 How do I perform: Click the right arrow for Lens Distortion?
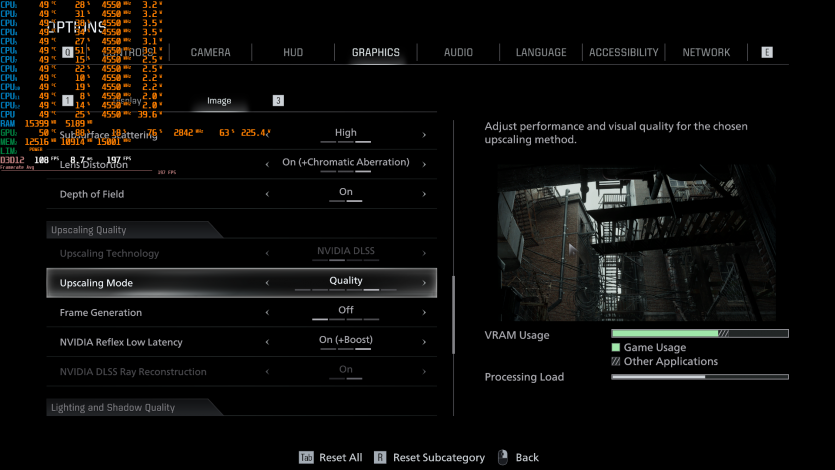click(x=424, y=164)
